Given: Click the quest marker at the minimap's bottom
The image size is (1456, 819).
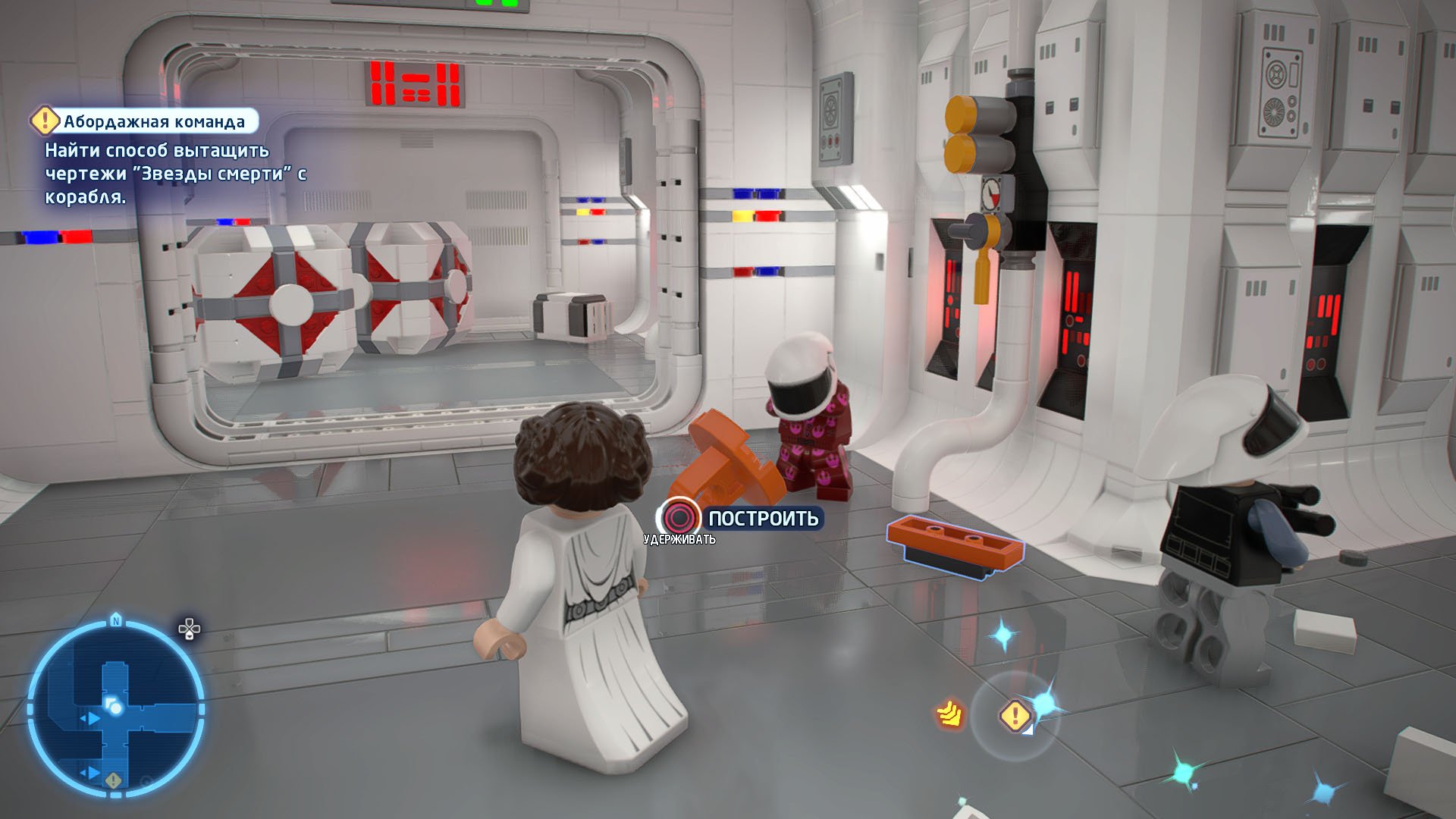Looking at the screenshot, I should [114, 780].
